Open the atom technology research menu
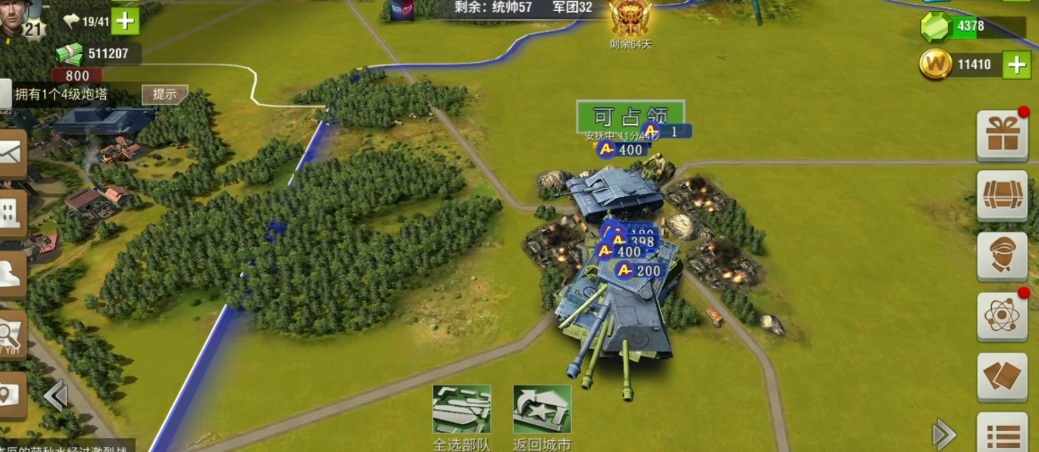 (1001, 316)
